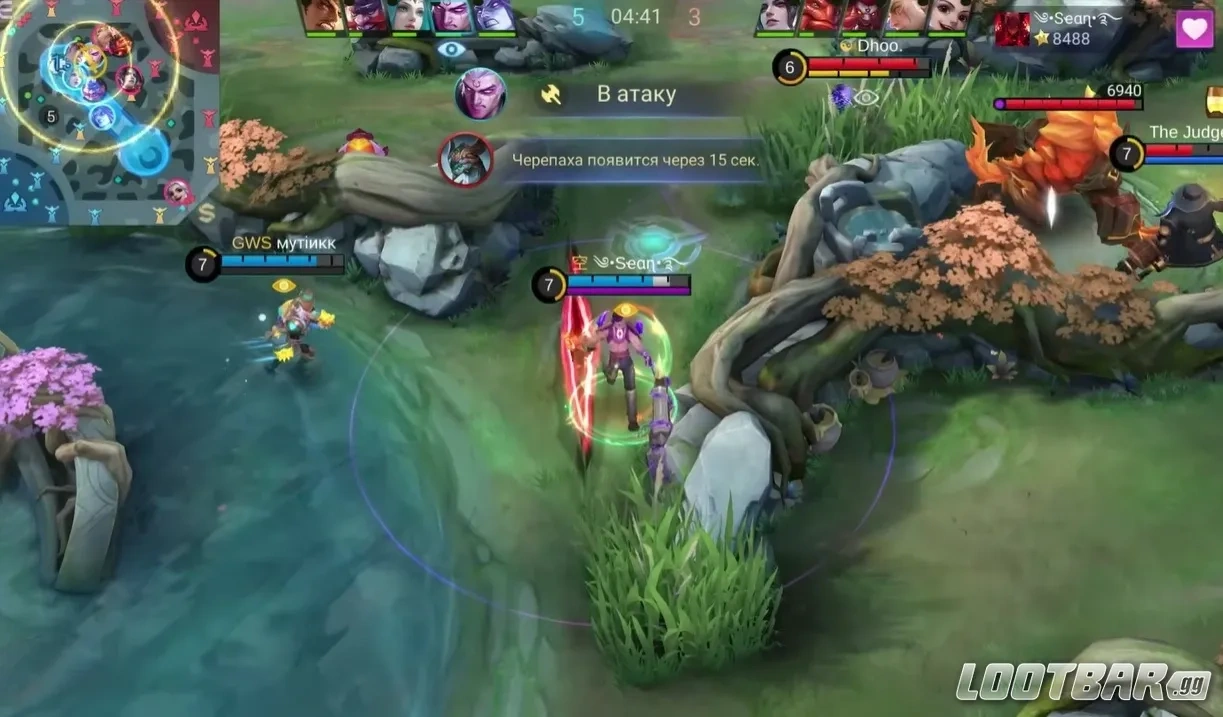Select the pale dark-haired woman enemy portrait
The width and height of the screenshot is (1223, 717).
778,15
